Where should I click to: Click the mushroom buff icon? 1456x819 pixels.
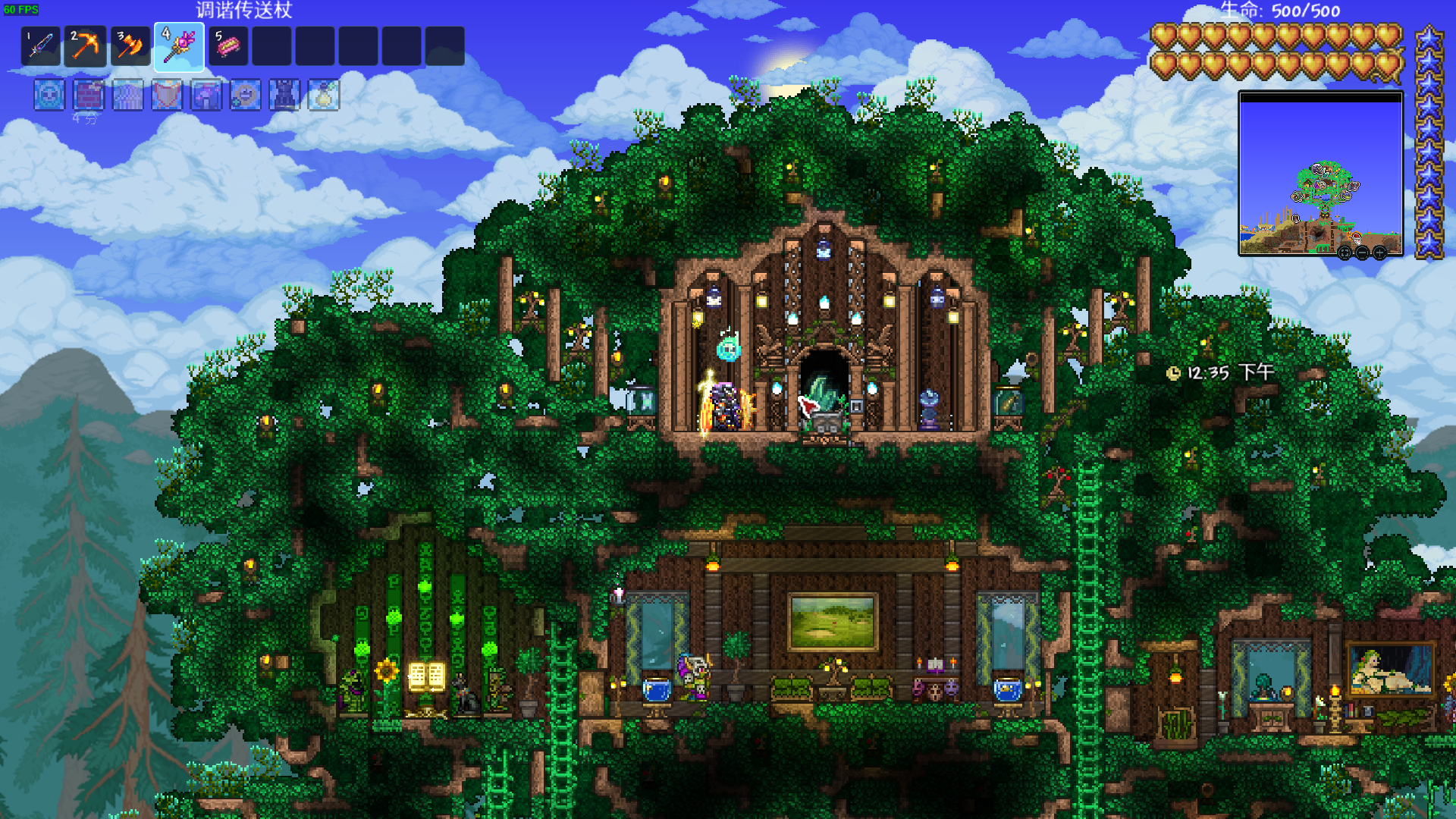206,96
